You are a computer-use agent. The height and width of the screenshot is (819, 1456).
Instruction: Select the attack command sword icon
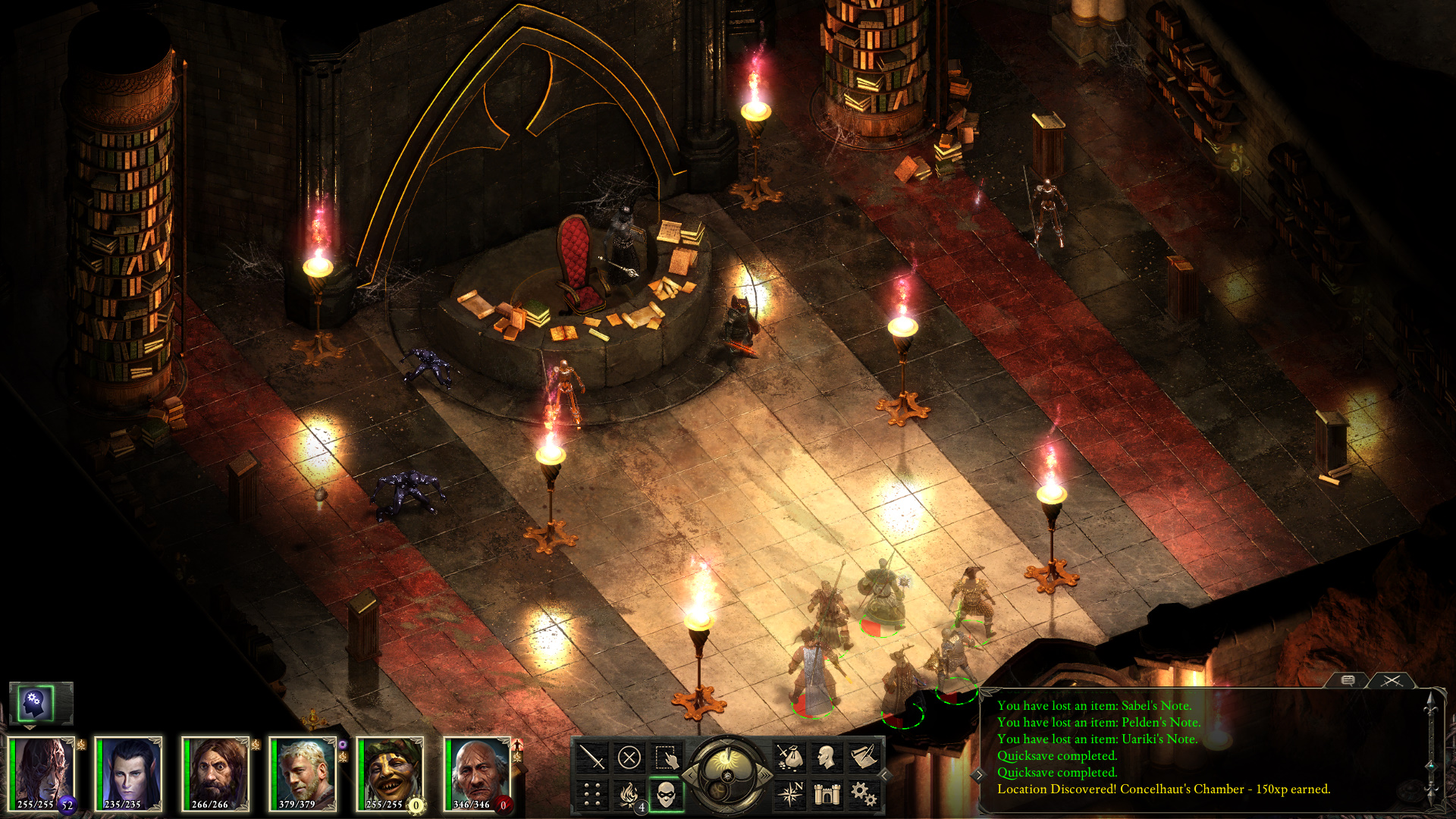tap(591, 756)
